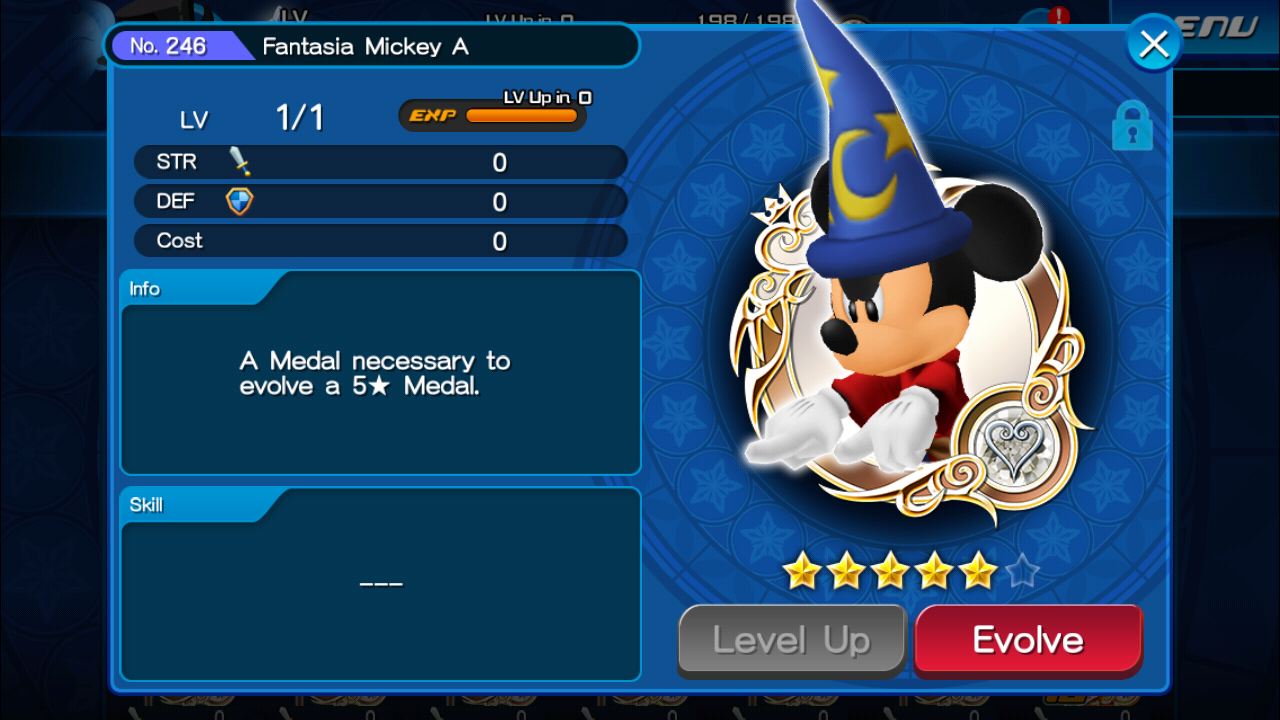Viewport: 1280px width, 720px height.
Task: Toggle the medal lock icon
Action: tap(1132, 127)
